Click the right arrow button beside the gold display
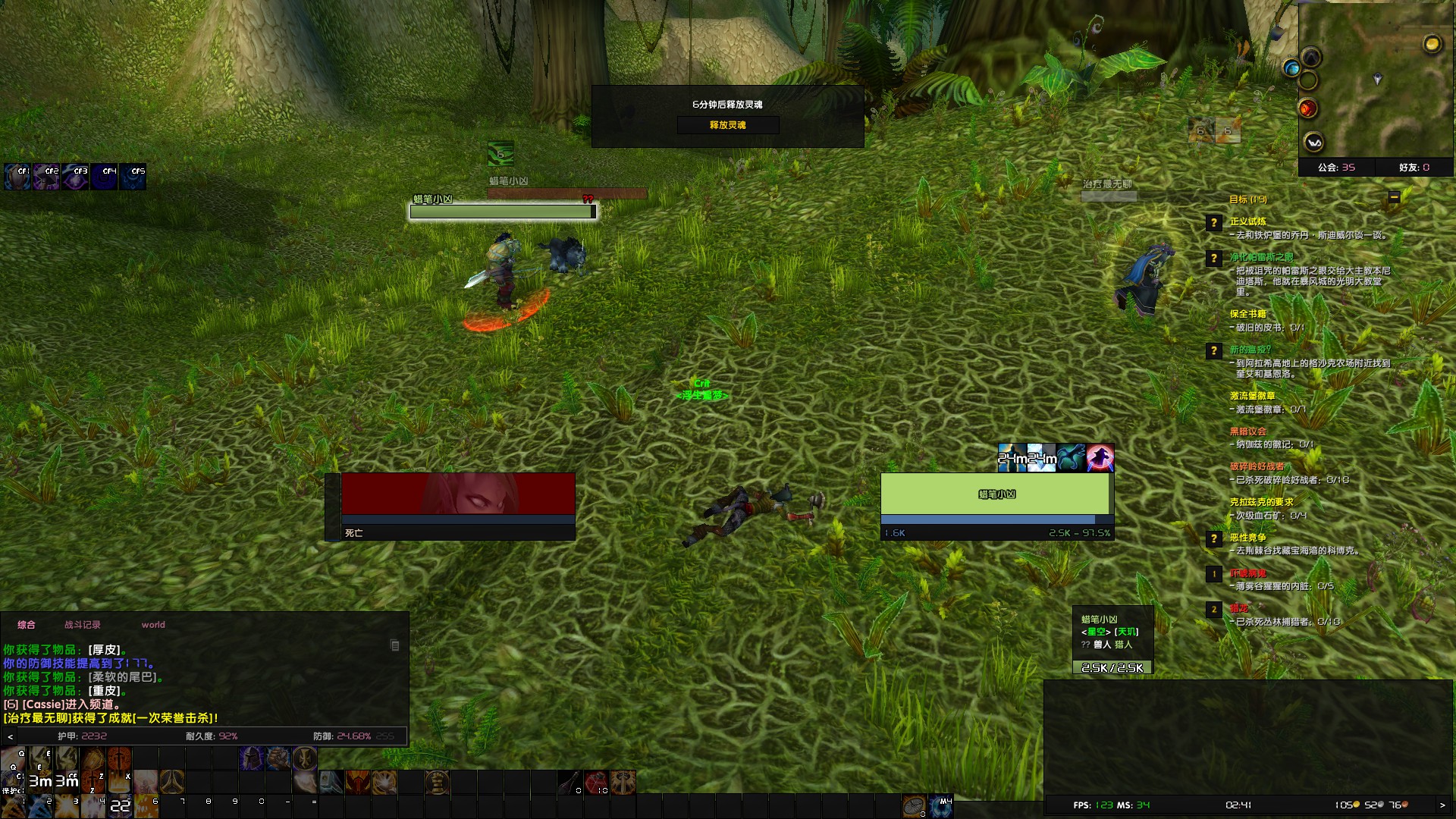This screenshot has height=819, width=1456. 1442,805
